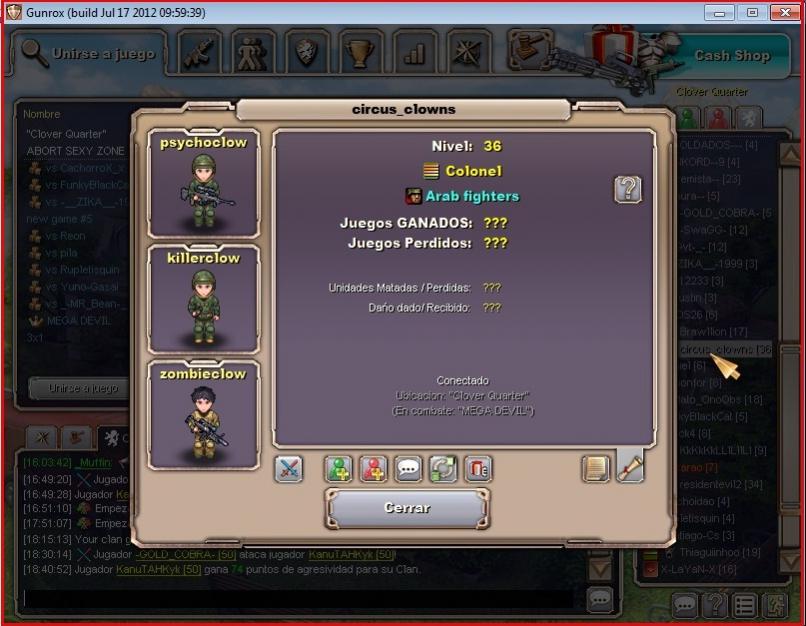Click the question mark help button
806x626 pixels.
coord(627,189)
